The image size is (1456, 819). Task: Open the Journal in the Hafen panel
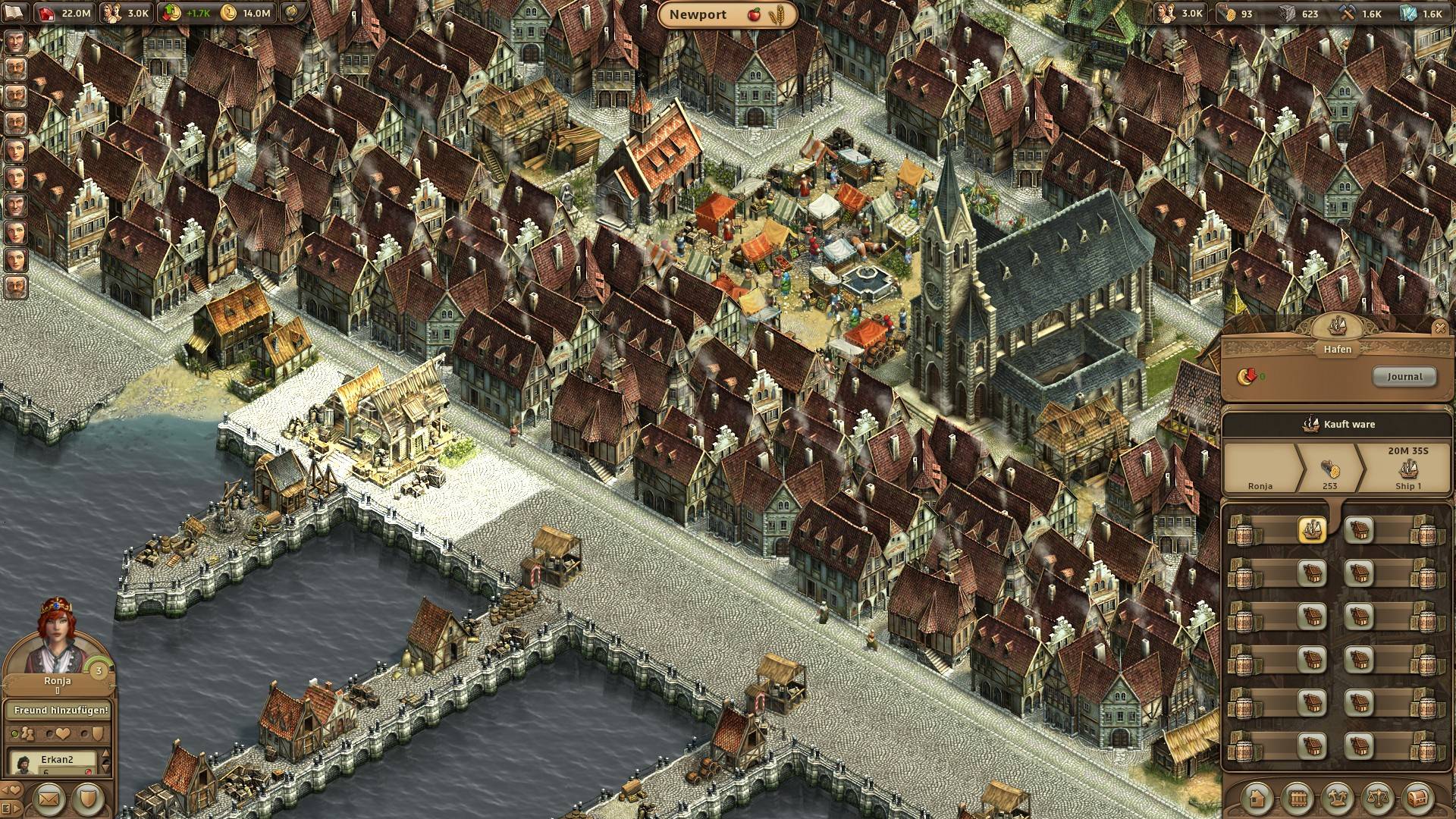(x=1404, y=377)
